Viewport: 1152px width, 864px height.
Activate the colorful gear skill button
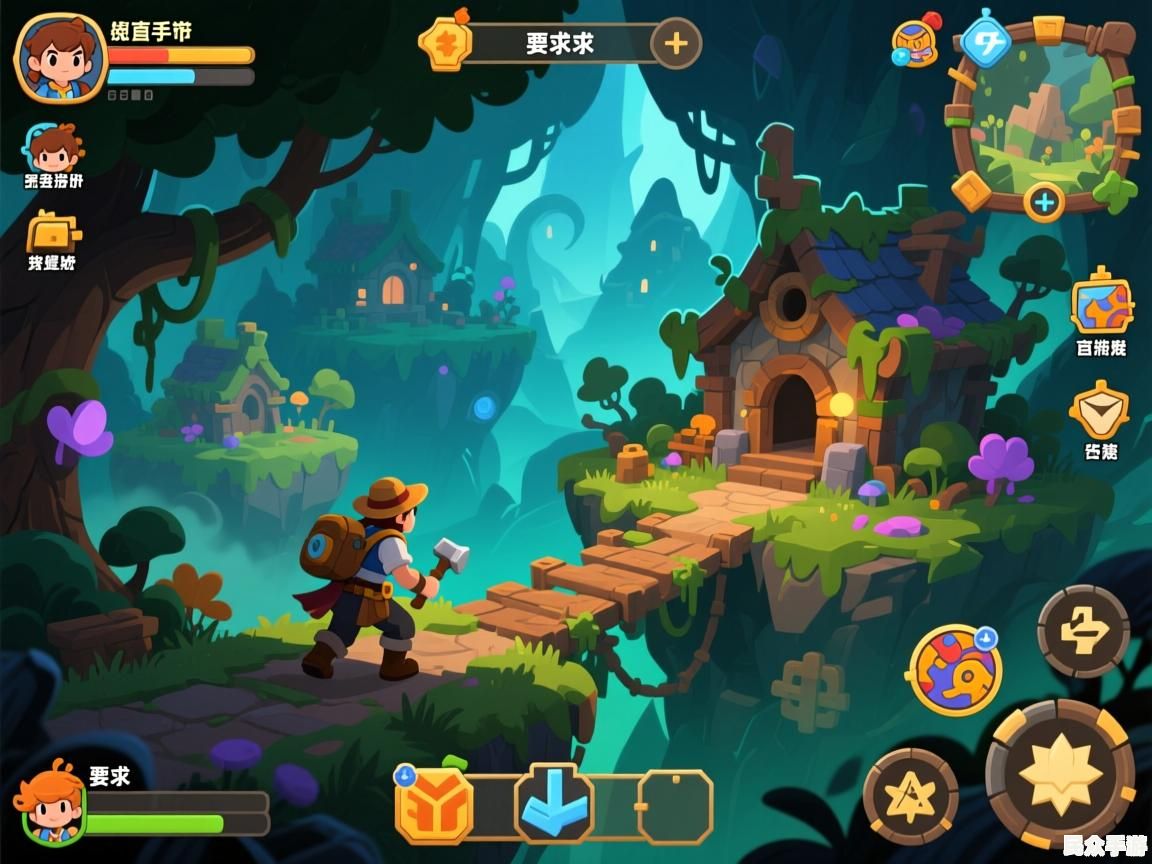click(x=955, y=670)
